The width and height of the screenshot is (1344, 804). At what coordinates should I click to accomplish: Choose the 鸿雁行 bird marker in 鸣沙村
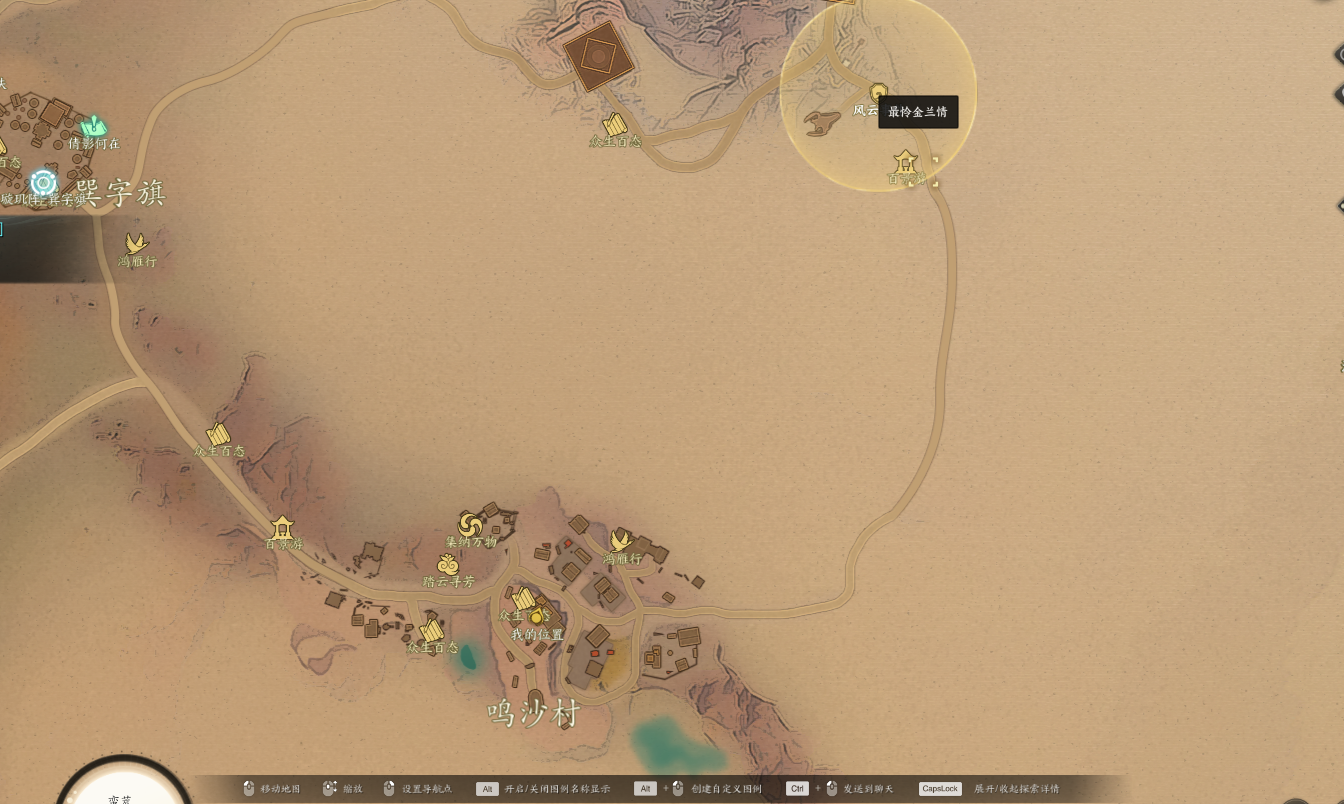(621, 541)
